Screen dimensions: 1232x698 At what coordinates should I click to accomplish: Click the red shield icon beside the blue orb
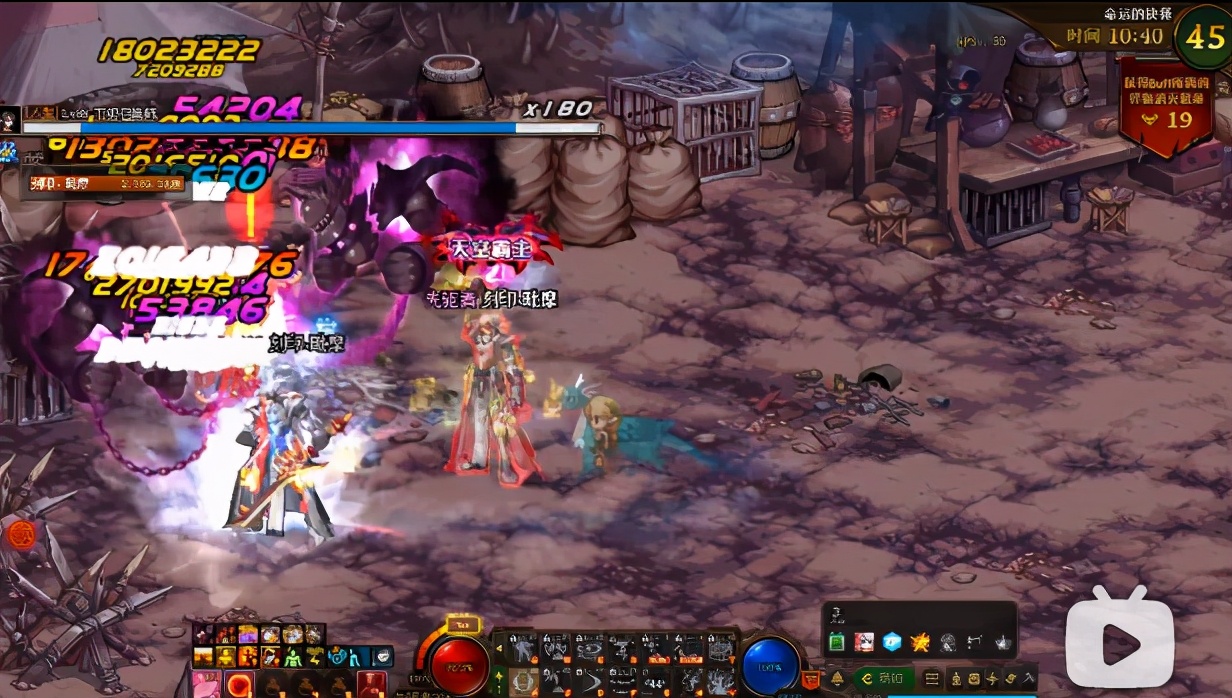[812, 678]
